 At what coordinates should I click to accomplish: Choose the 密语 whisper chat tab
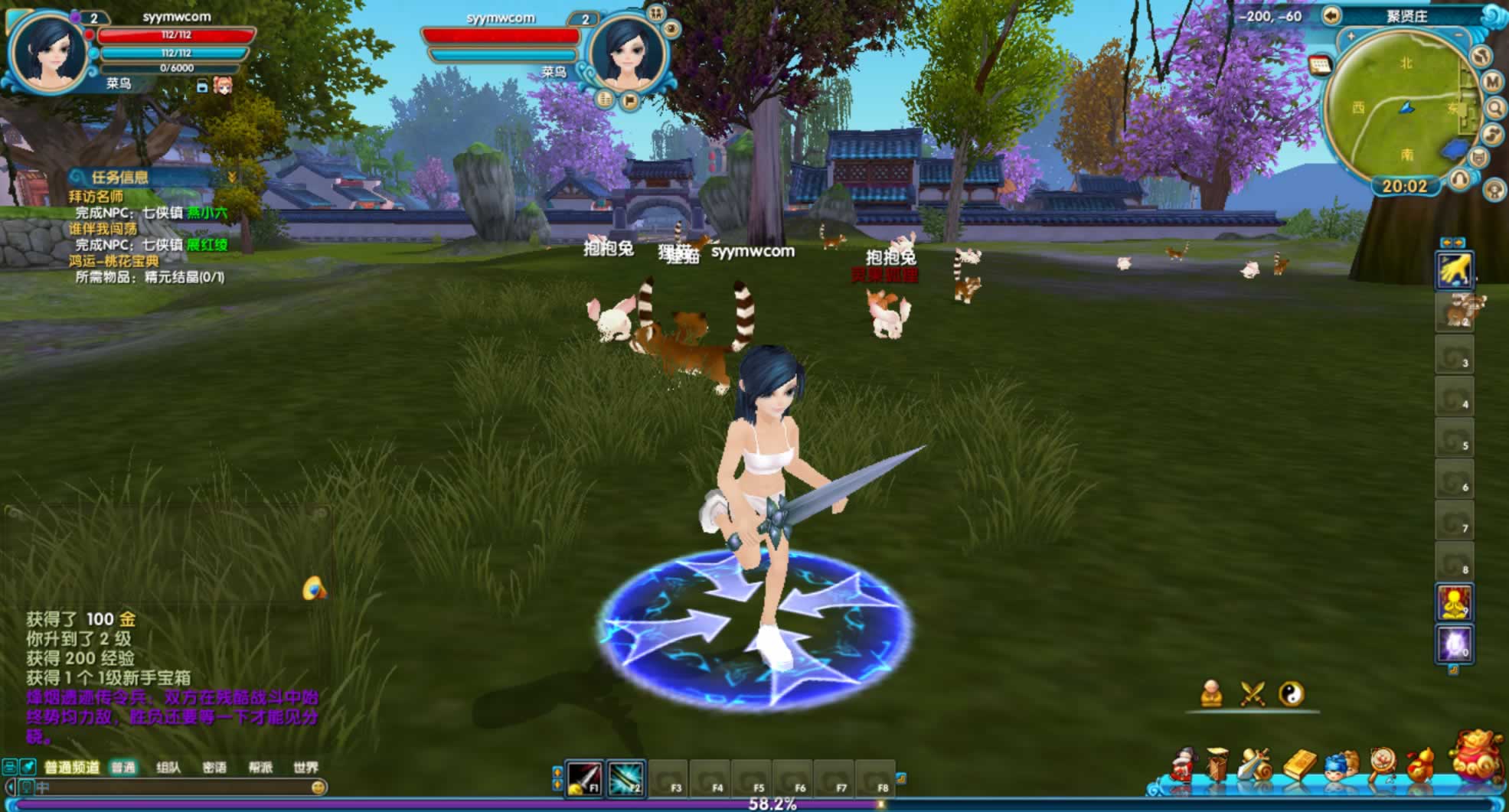[214, 767]
